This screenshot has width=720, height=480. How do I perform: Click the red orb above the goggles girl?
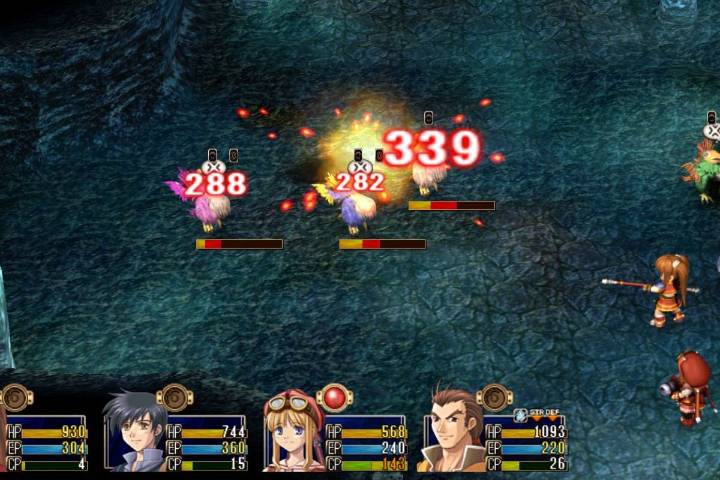[334, 397]
